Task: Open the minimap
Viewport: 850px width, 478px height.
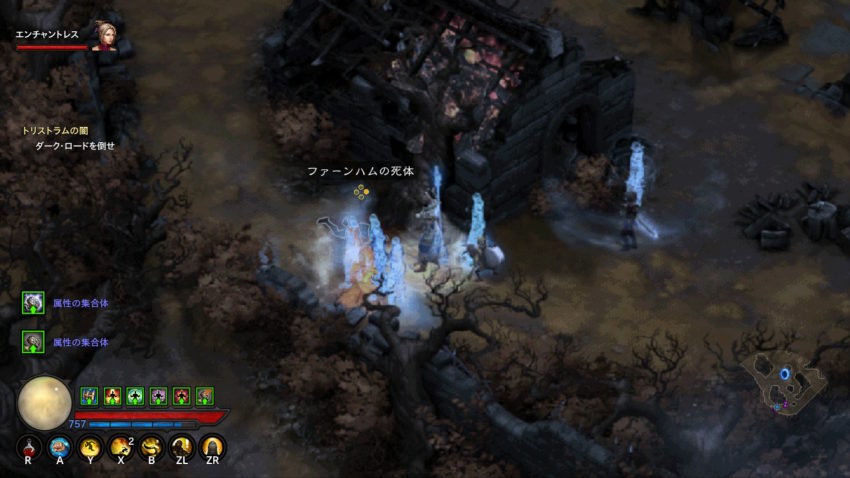Action: (785, 380)
